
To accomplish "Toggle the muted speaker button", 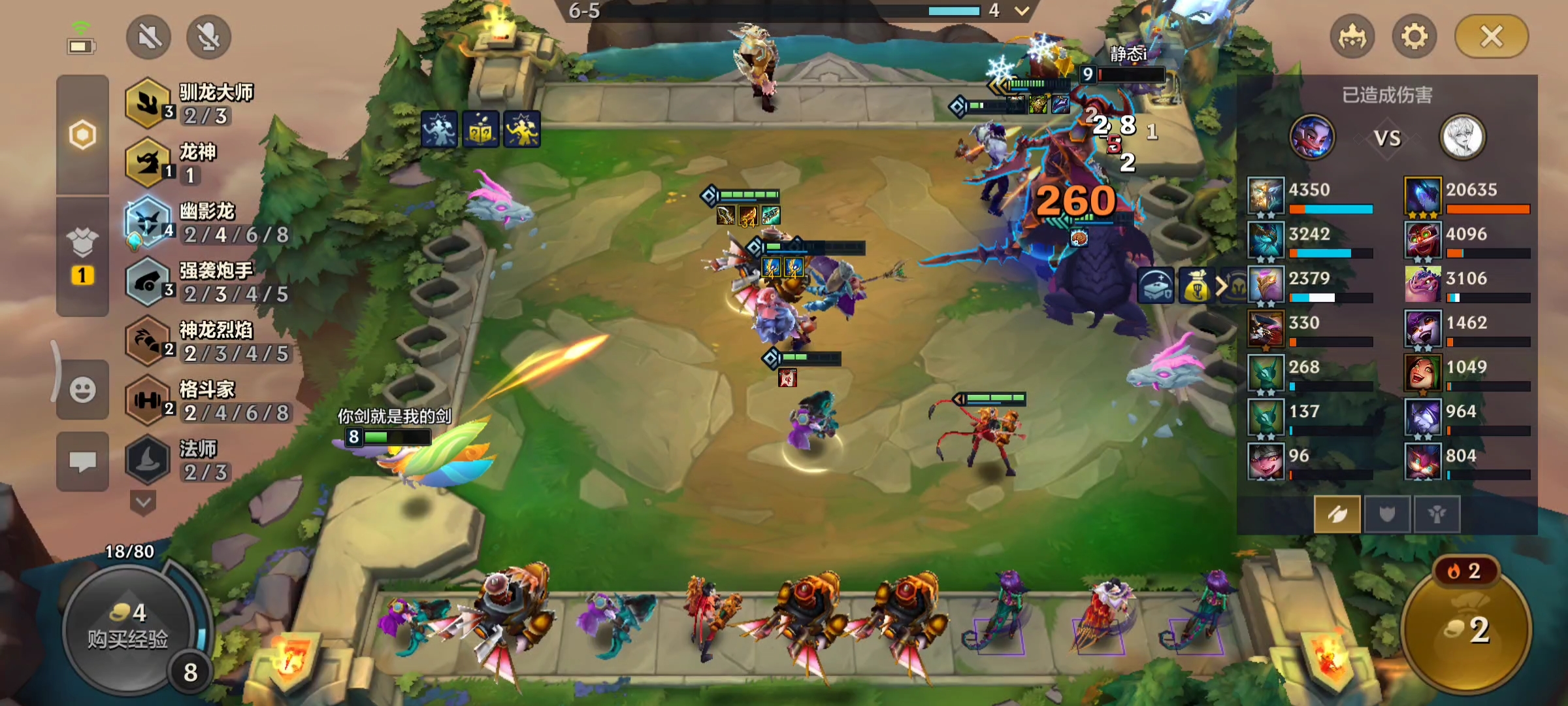I will pyautogui.click(x=149, y=37).
